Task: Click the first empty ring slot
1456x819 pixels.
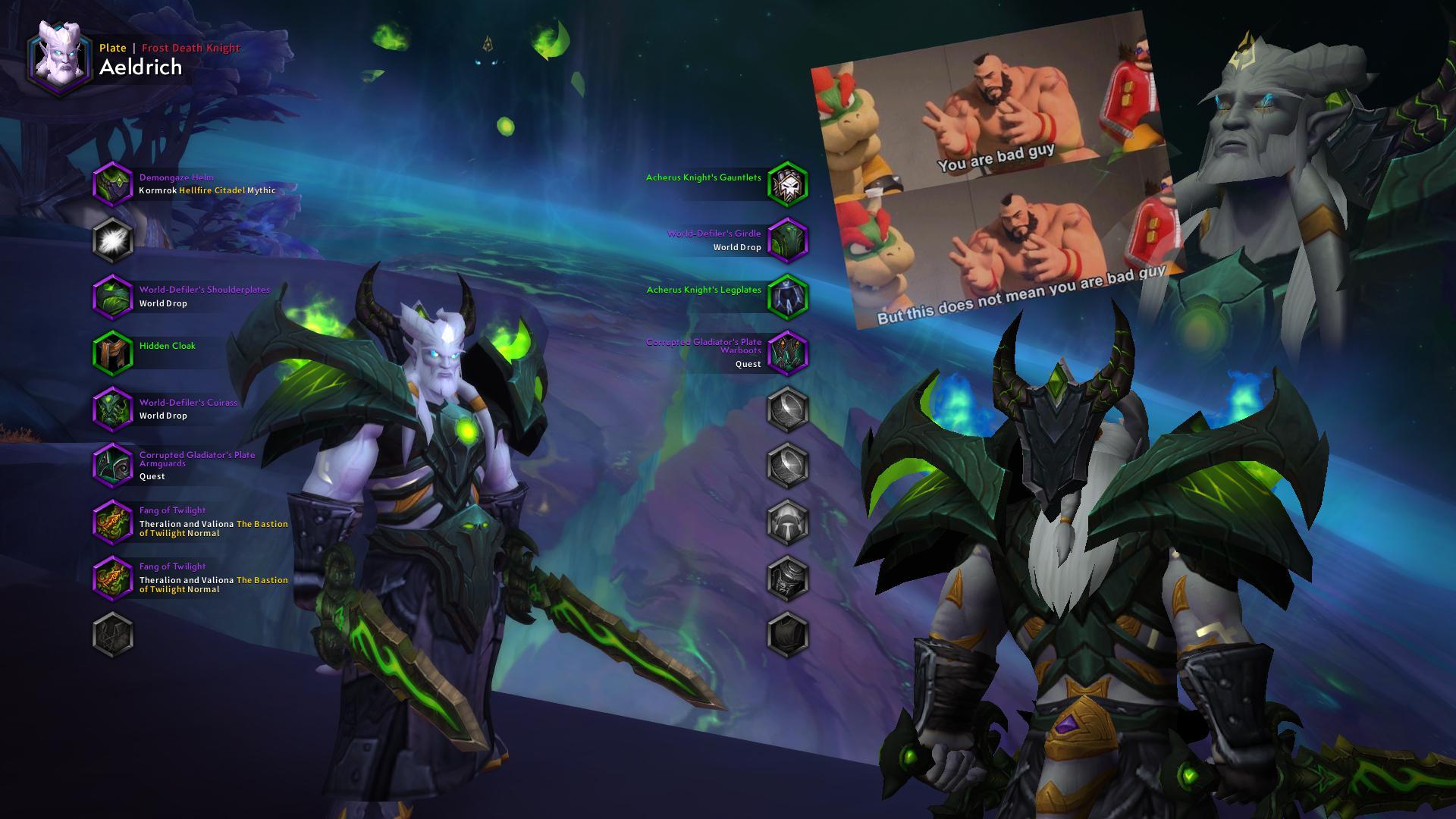Action: (x=787, y=409)
